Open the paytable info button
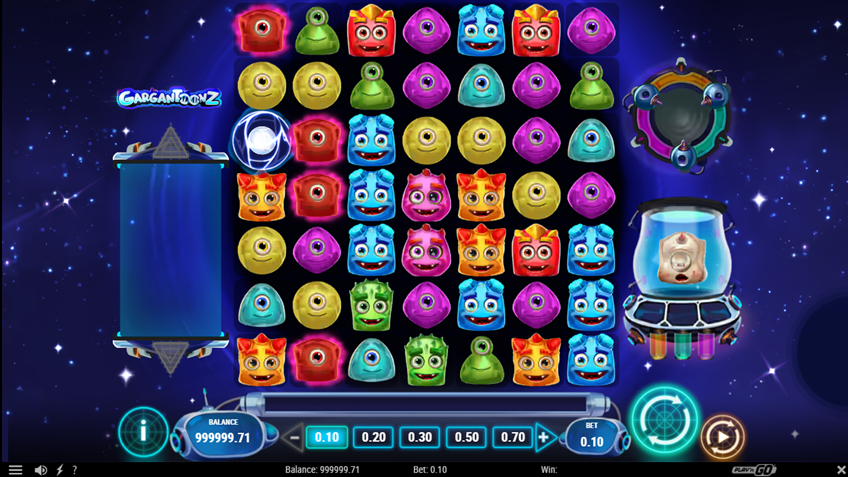This screenshot has width=848, height=477. 143,432
